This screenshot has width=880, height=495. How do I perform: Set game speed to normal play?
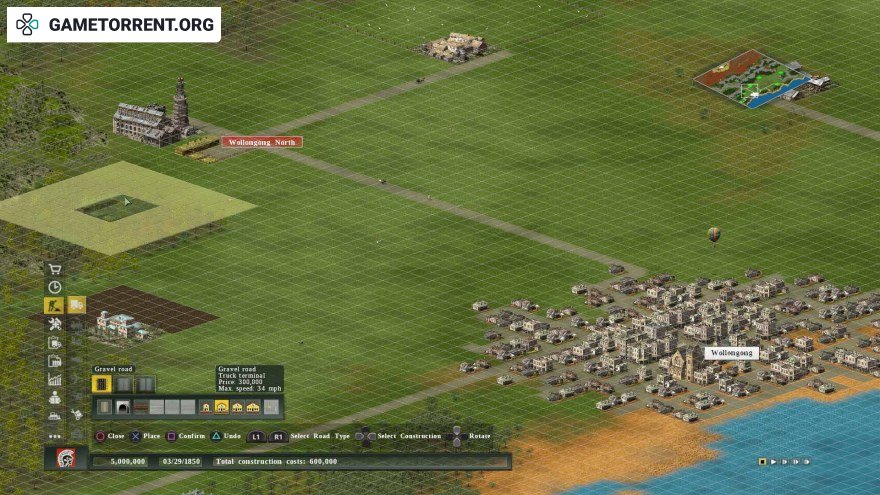(x=773, y=462)
